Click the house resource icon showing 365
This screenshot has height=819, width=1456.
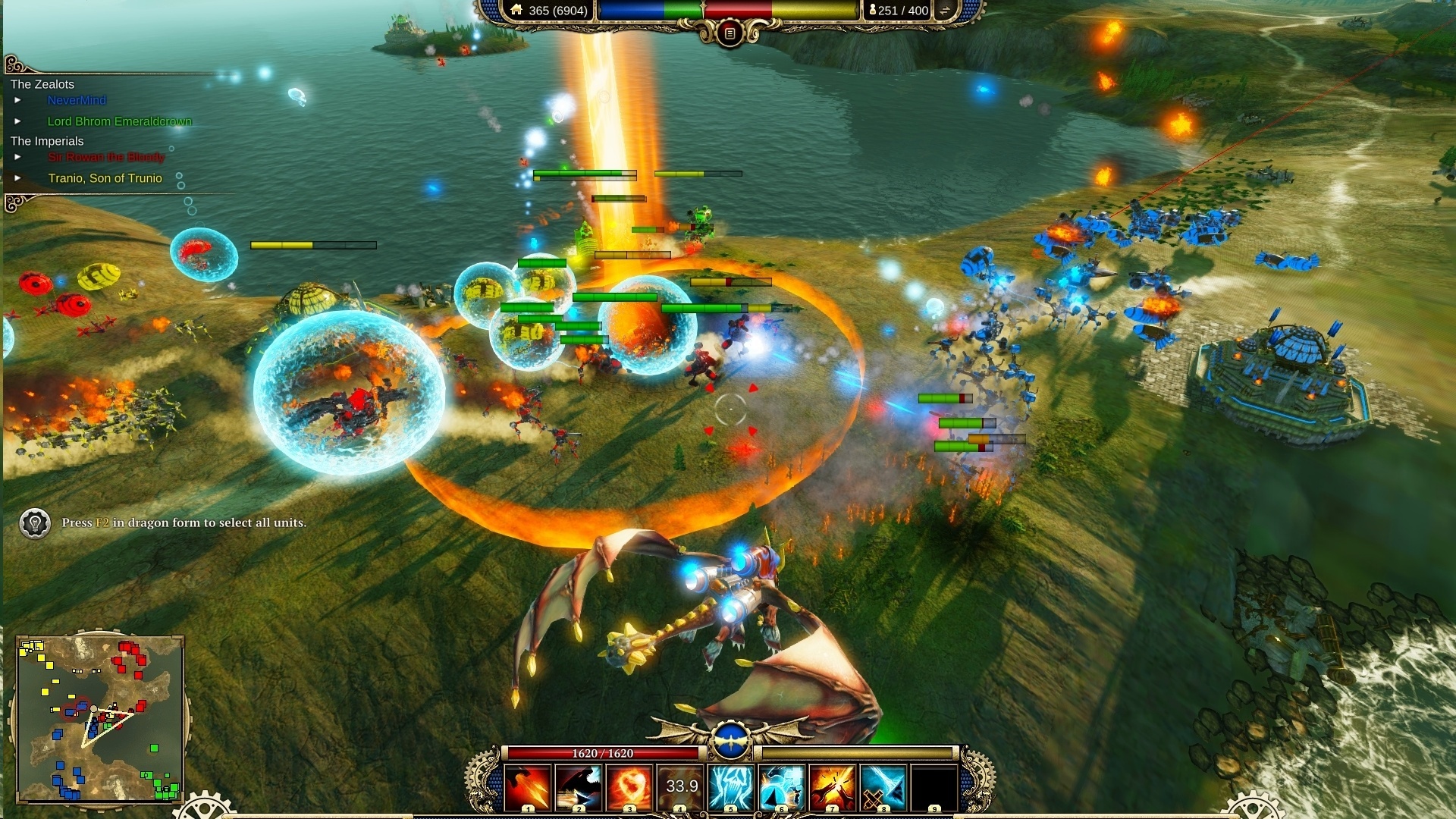click(x=517, y=11)
